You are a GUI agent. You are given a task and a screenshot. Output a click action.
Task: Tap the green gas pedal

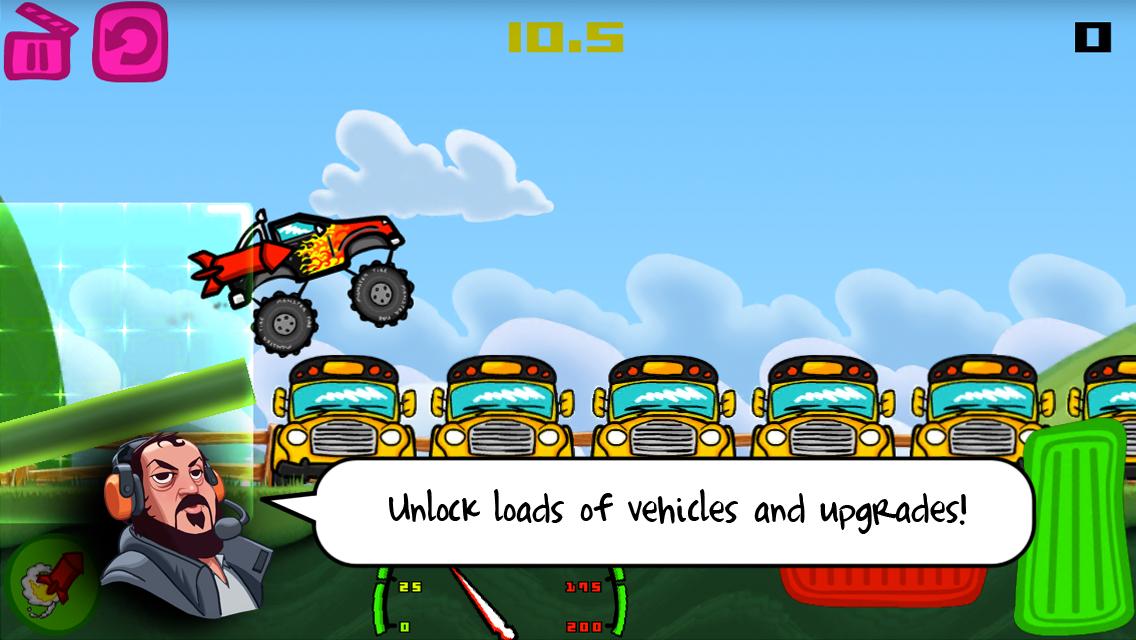click(1071, 528)
